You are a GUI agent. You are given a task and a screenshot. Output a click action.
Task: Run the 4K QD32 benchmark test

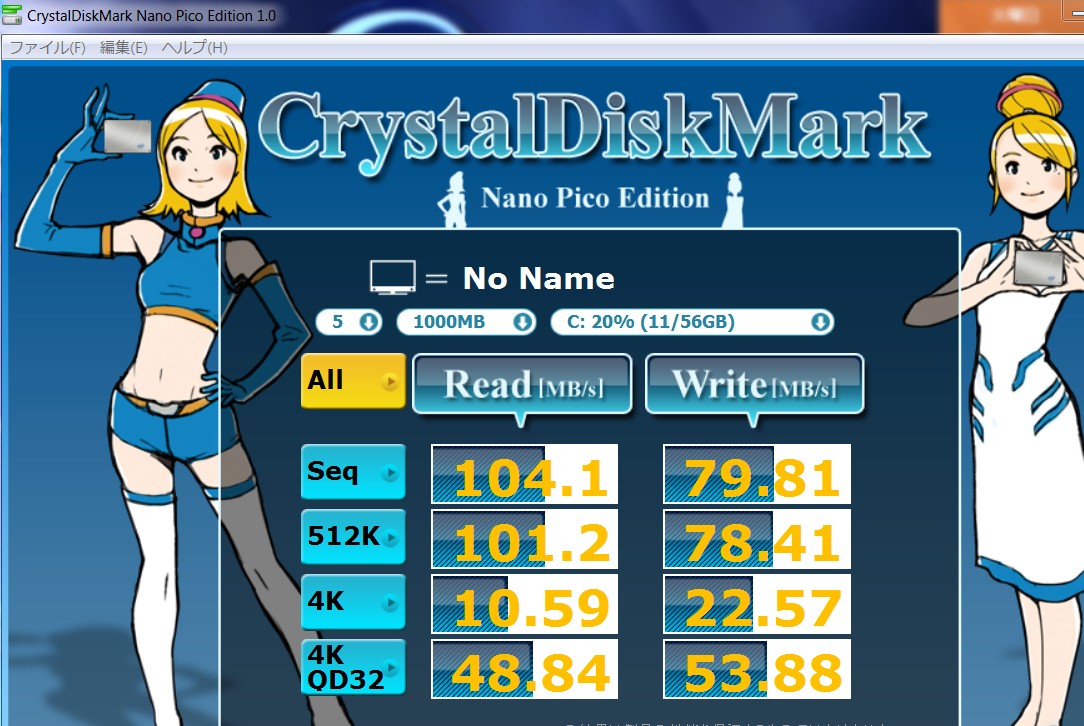pyautogui.click(x=353, y=667)
